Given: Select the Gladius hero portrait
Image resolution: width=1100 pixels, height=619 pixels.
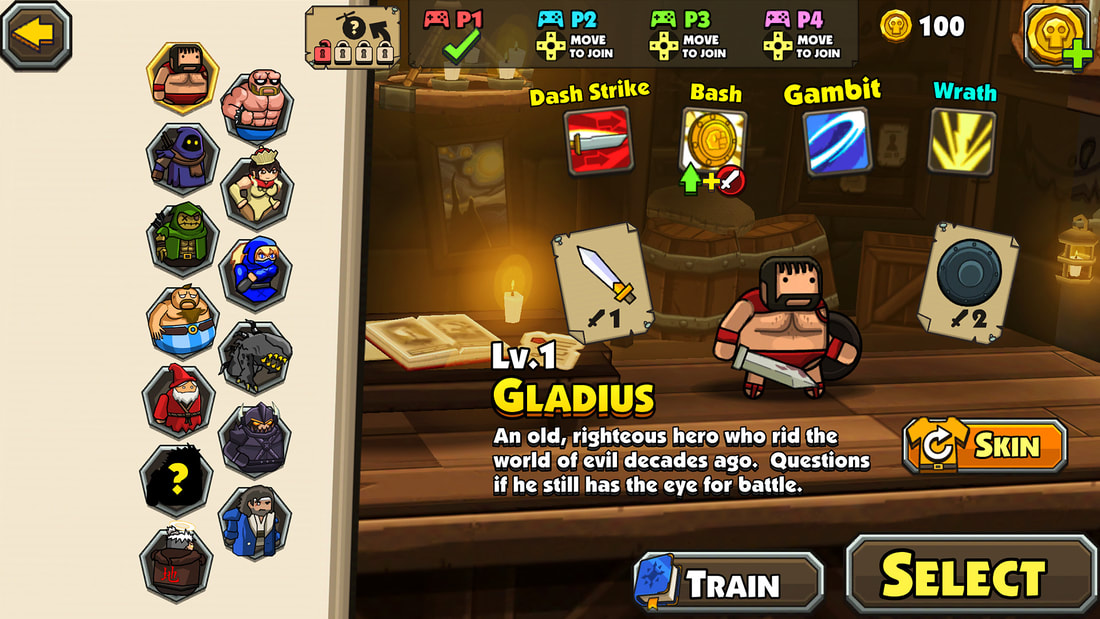Looking at the screenshot, I should [183, 76].
